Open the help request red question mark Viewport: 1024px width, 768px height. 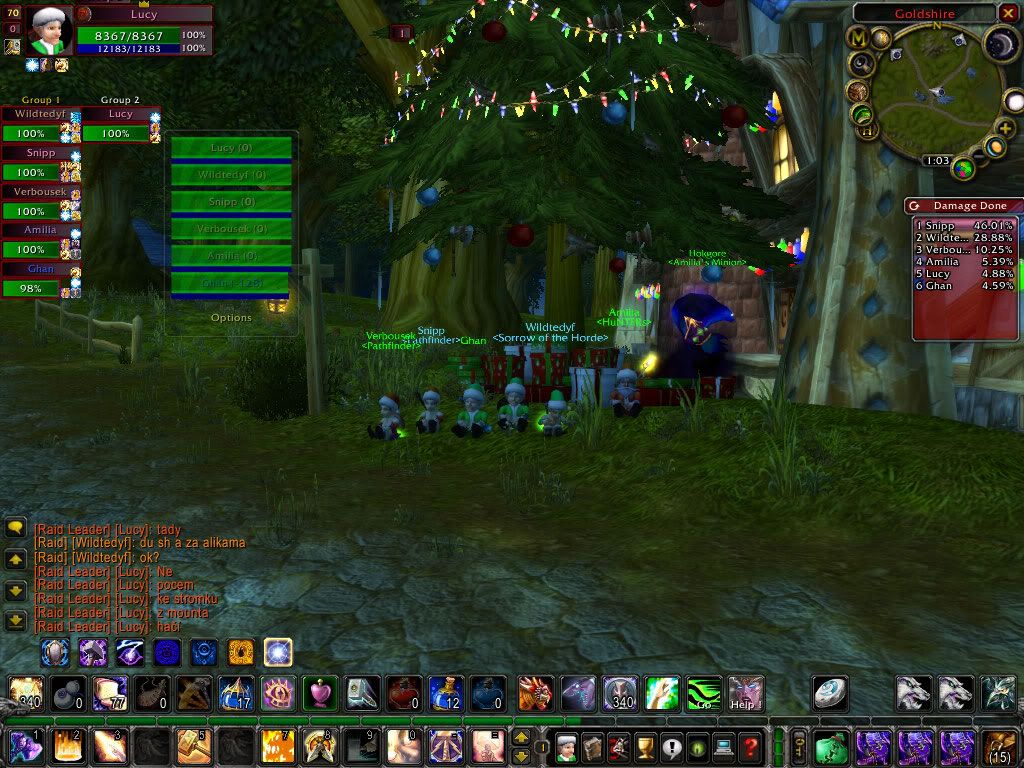pos(751,745)
